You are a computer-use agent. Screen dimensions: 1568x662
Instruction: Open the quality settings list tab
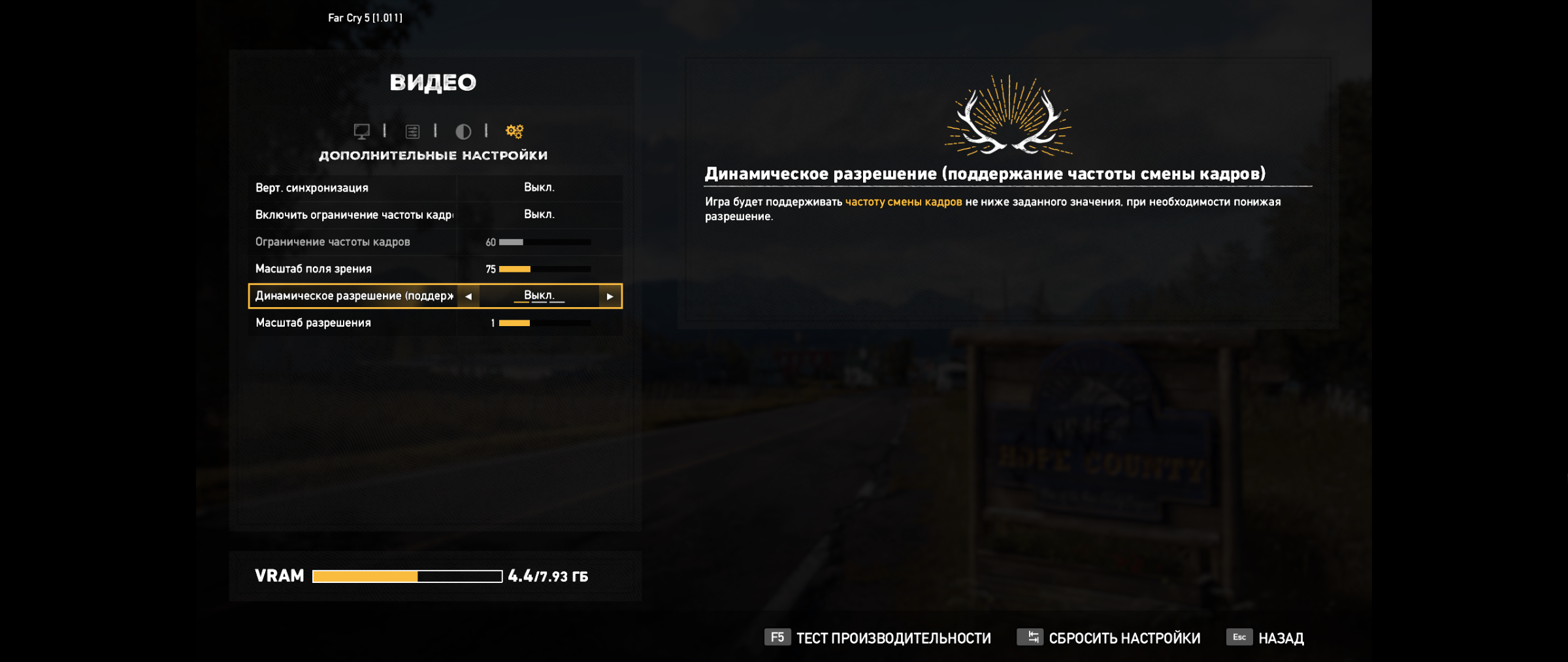[412, 131]
